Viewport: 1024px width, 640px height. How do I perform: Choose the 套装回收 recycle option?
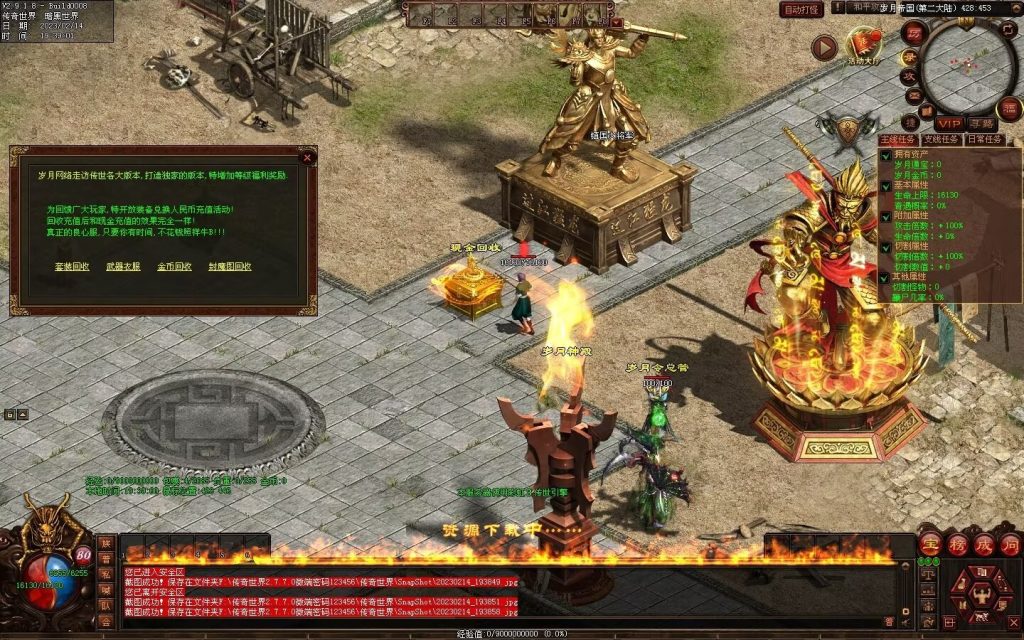[x=72, y=267]
